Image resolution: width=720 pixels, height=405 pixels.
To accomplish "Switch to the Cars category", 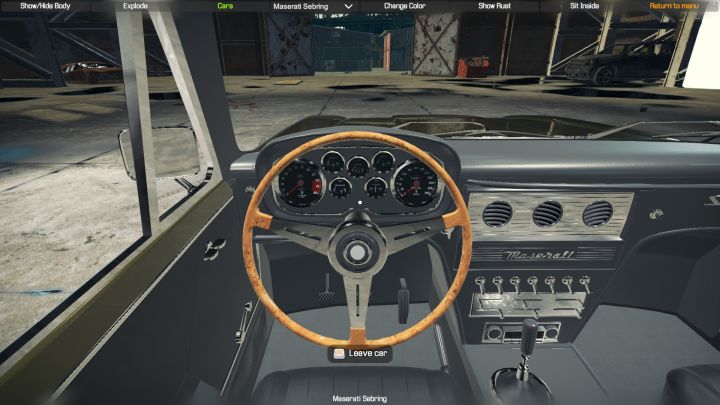I will pyautogui.click(x=227, y=6).
